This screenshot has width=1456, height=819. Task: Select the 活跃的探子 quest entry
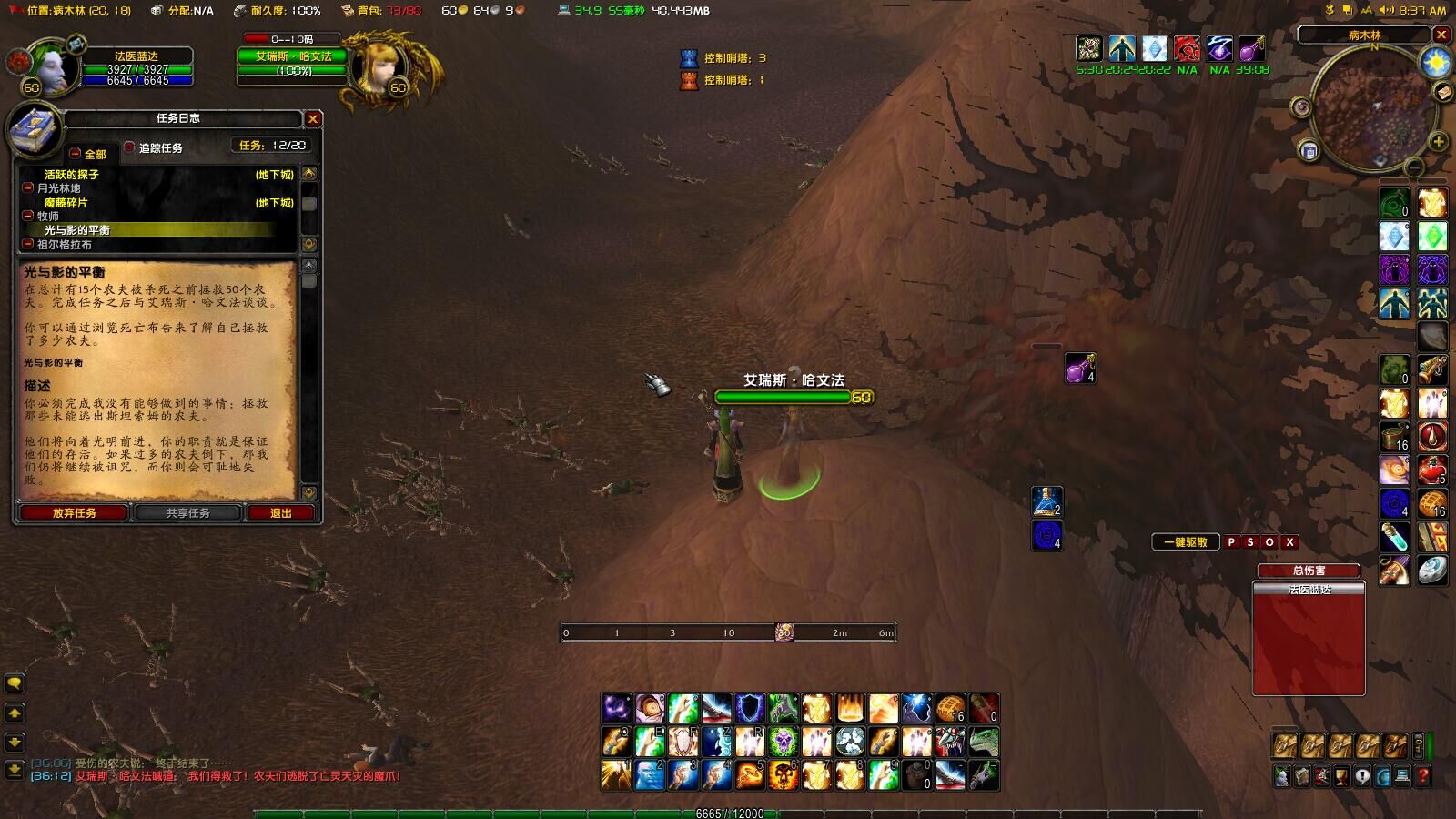click(72, 175)
